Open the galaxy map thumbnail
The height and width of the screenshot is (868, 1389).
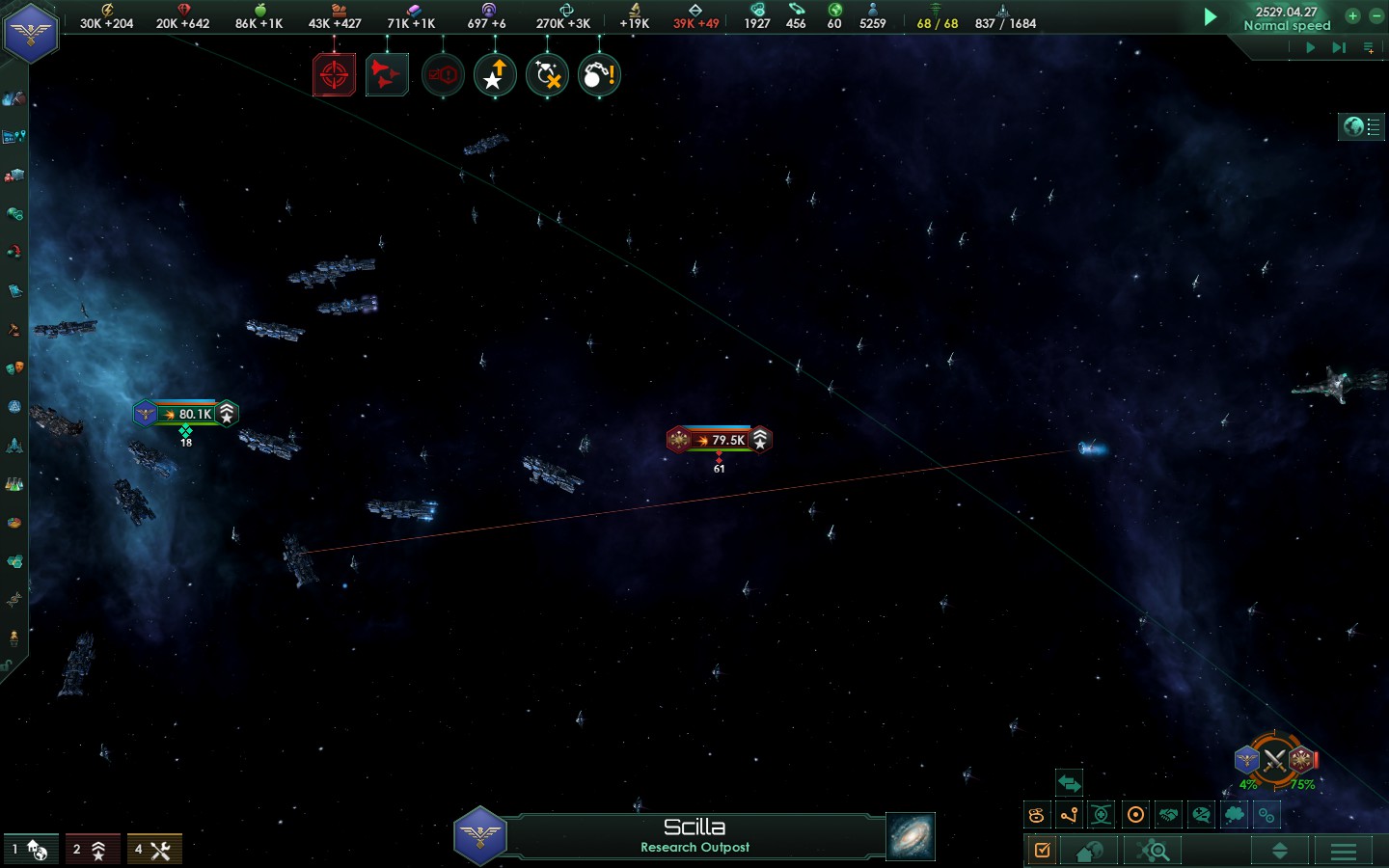(911, 836)
